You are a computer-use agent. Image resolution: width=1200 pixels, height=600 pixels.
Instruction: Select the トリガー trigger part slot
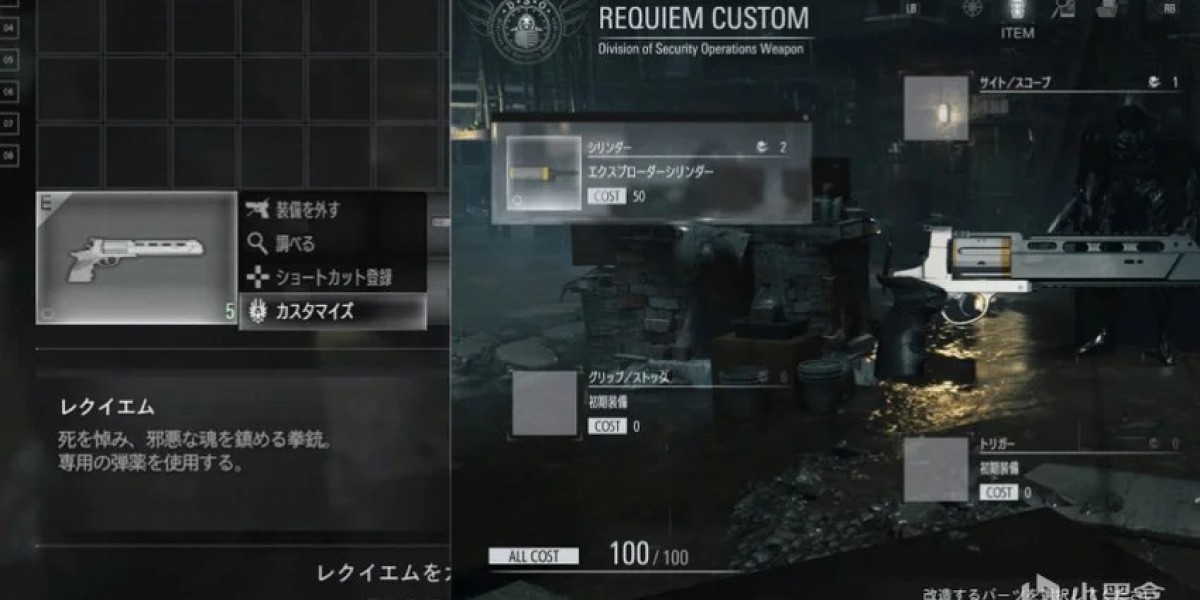tap(936, 469)
